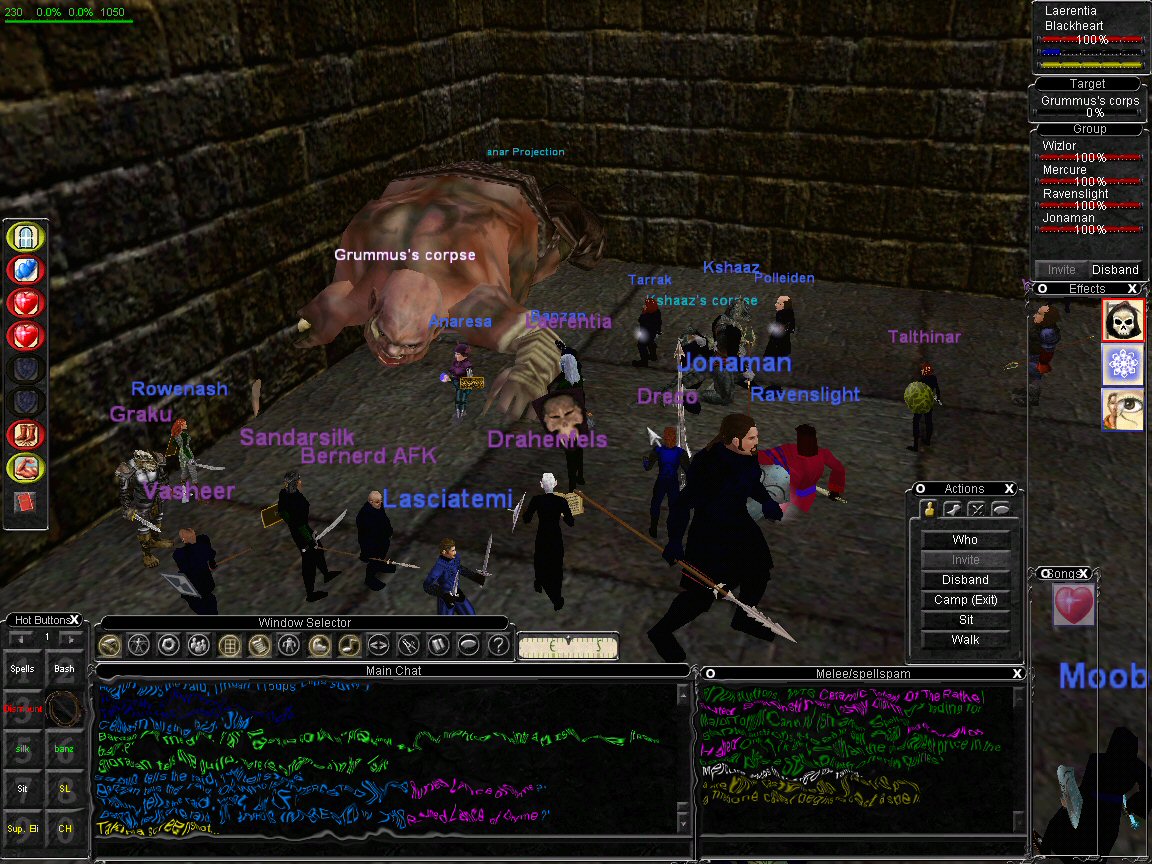Open the crossed swords combat tab in Actions
This screenshot has width=1152, height=864.
coord(975,510)
